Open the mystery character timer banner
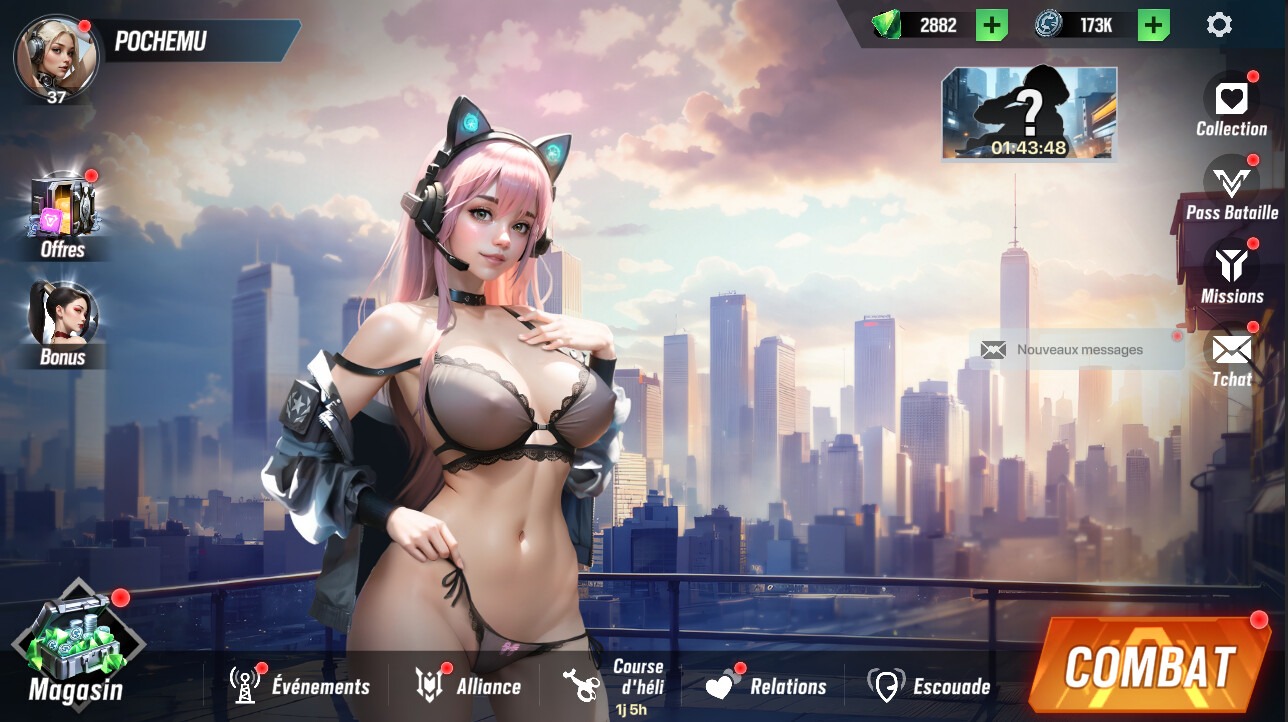Image resolution: width=1288 pixels, height=722 pixels. (1029, 113)
